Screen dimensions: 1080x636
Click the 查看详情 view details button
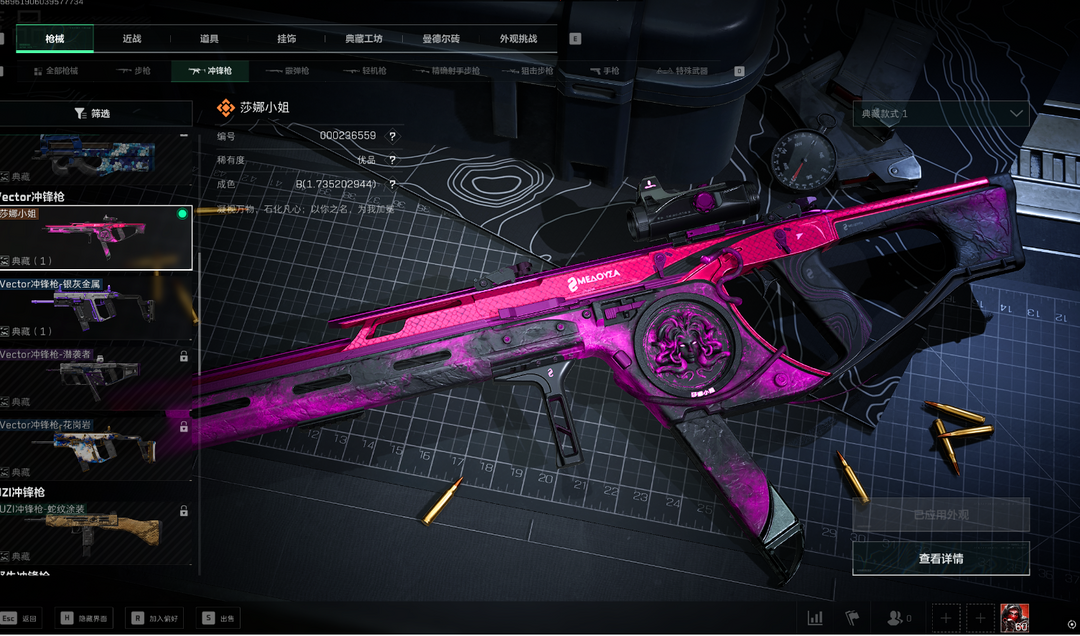click(x=941, y=559)
